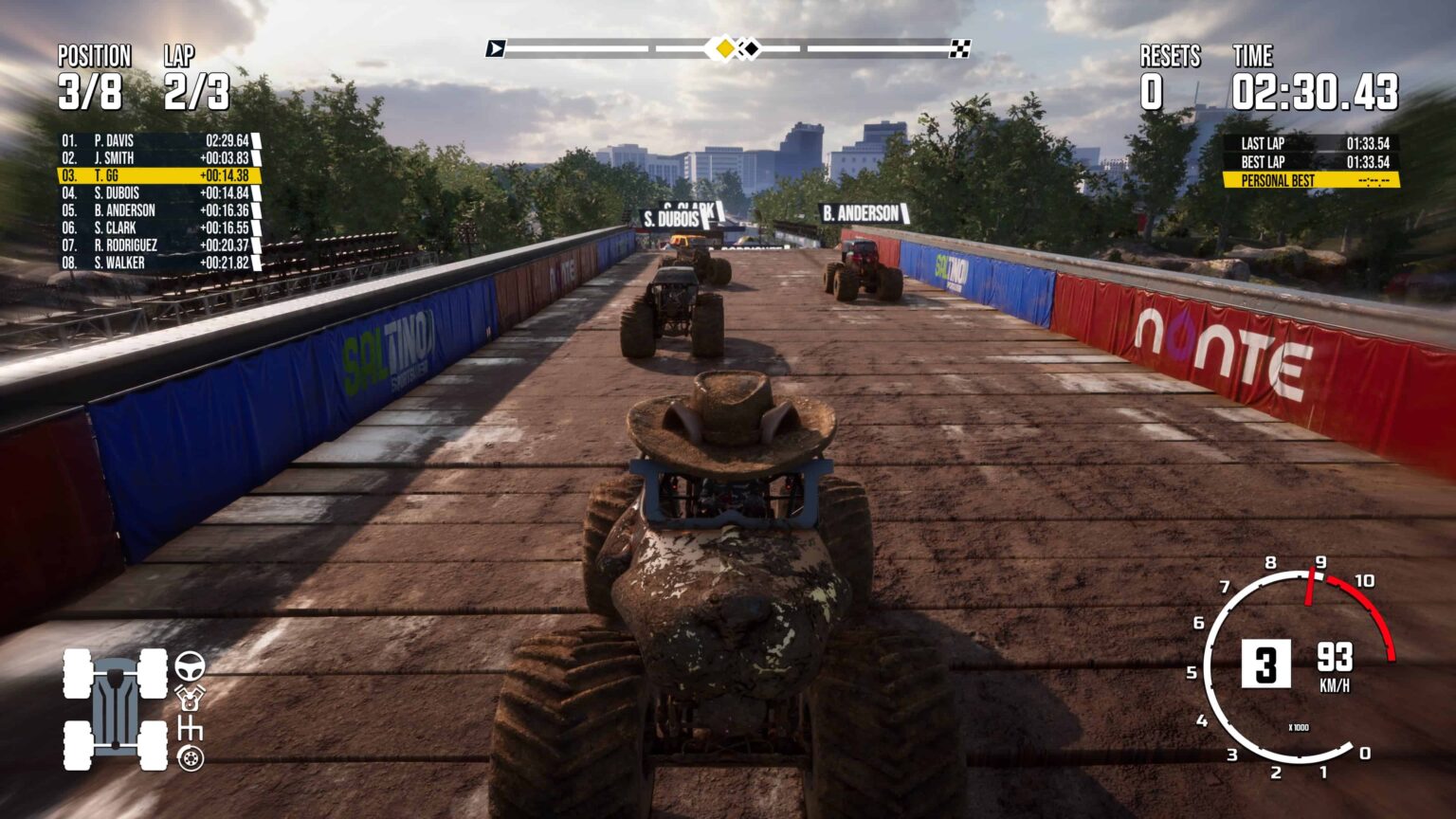Click the highlighted T. GG standings row

coord(158,175)
